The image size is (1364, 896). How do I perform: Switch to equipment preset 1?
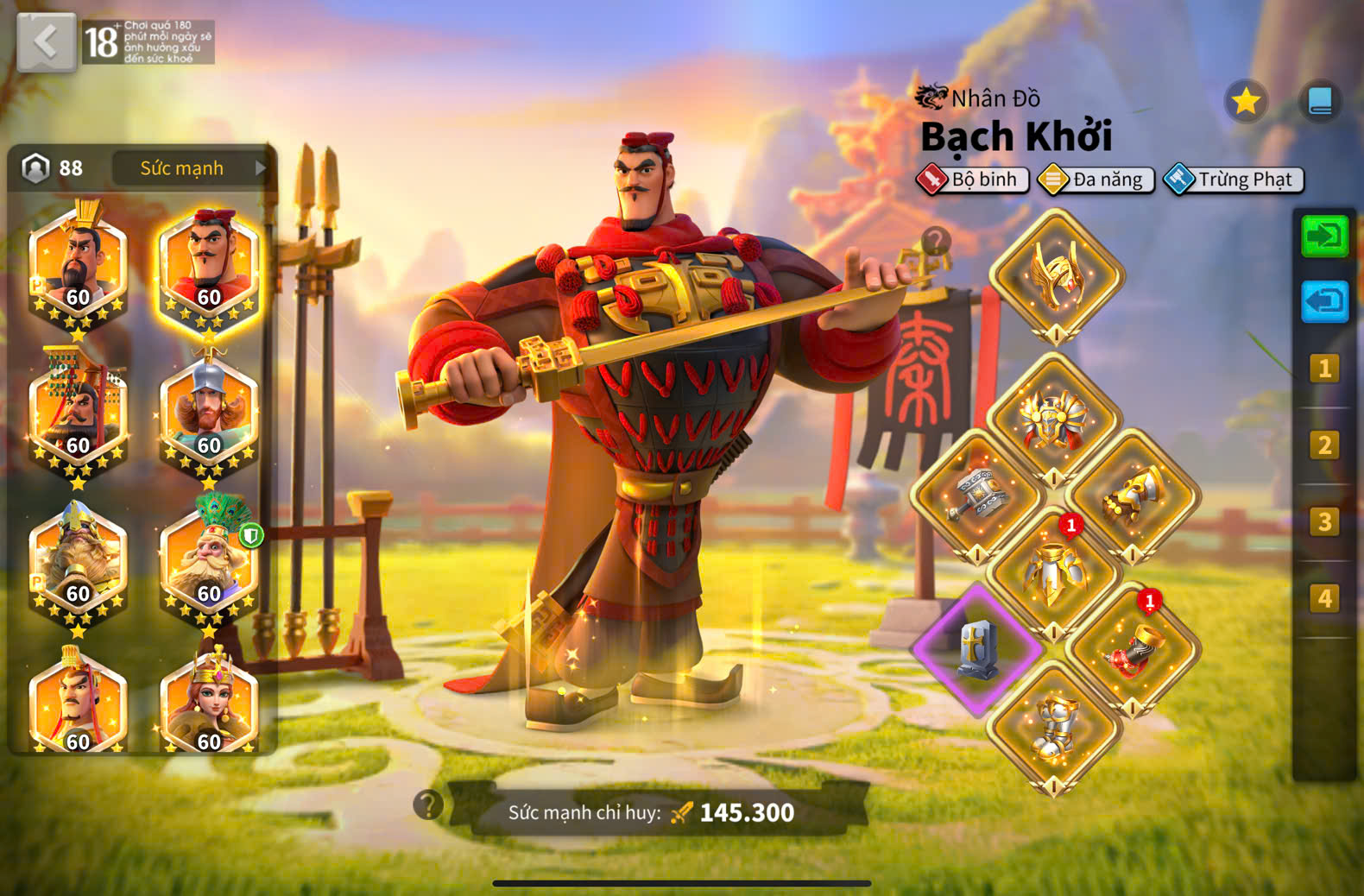[1324, 369]
